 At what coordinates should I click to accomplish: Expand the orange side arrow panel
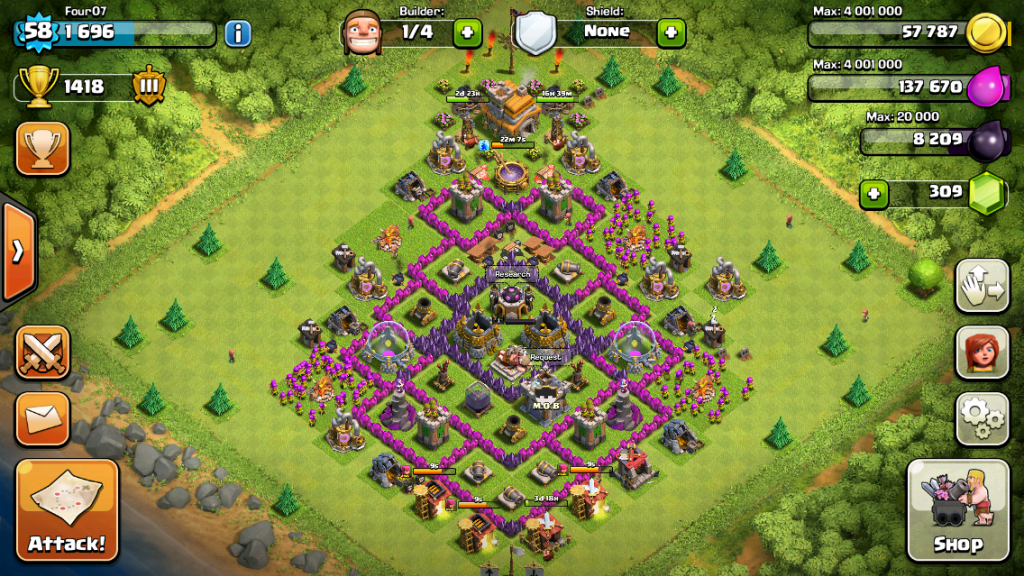pos(17,252)
